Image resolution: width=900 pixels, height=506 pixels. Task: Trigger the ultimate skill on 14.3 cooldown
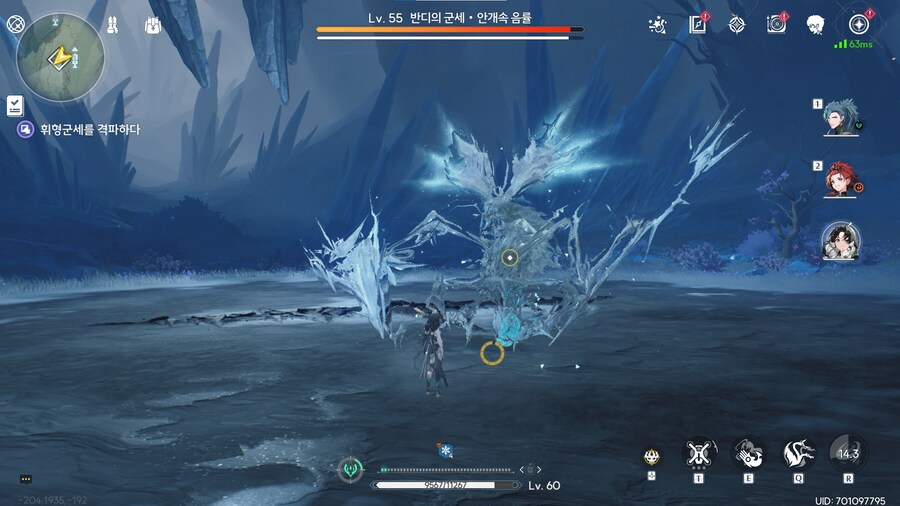[x=847, y=454]
